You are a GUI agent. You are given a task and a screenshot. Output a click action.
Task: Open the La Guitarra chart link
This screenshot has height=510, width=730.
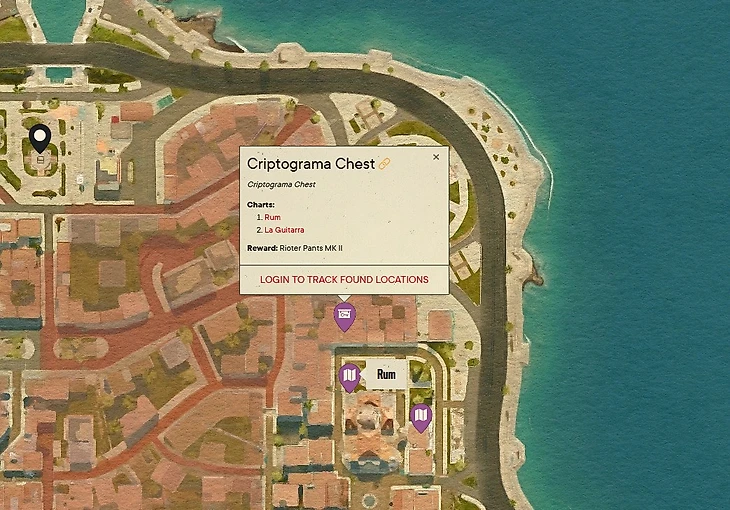click(x=284, y=230)
